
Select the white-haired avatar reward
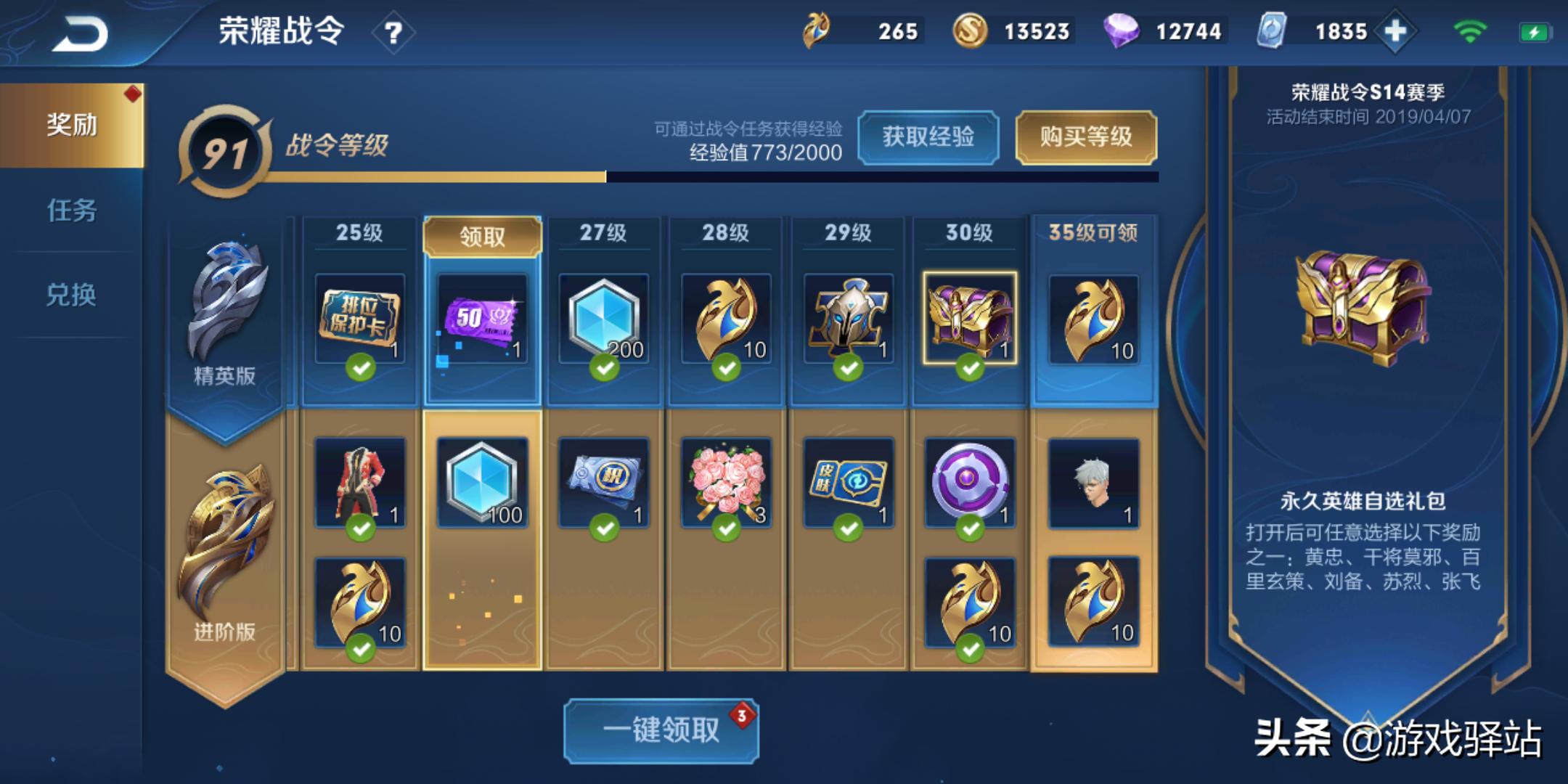pyautogui.click(x=1093, y=482)
